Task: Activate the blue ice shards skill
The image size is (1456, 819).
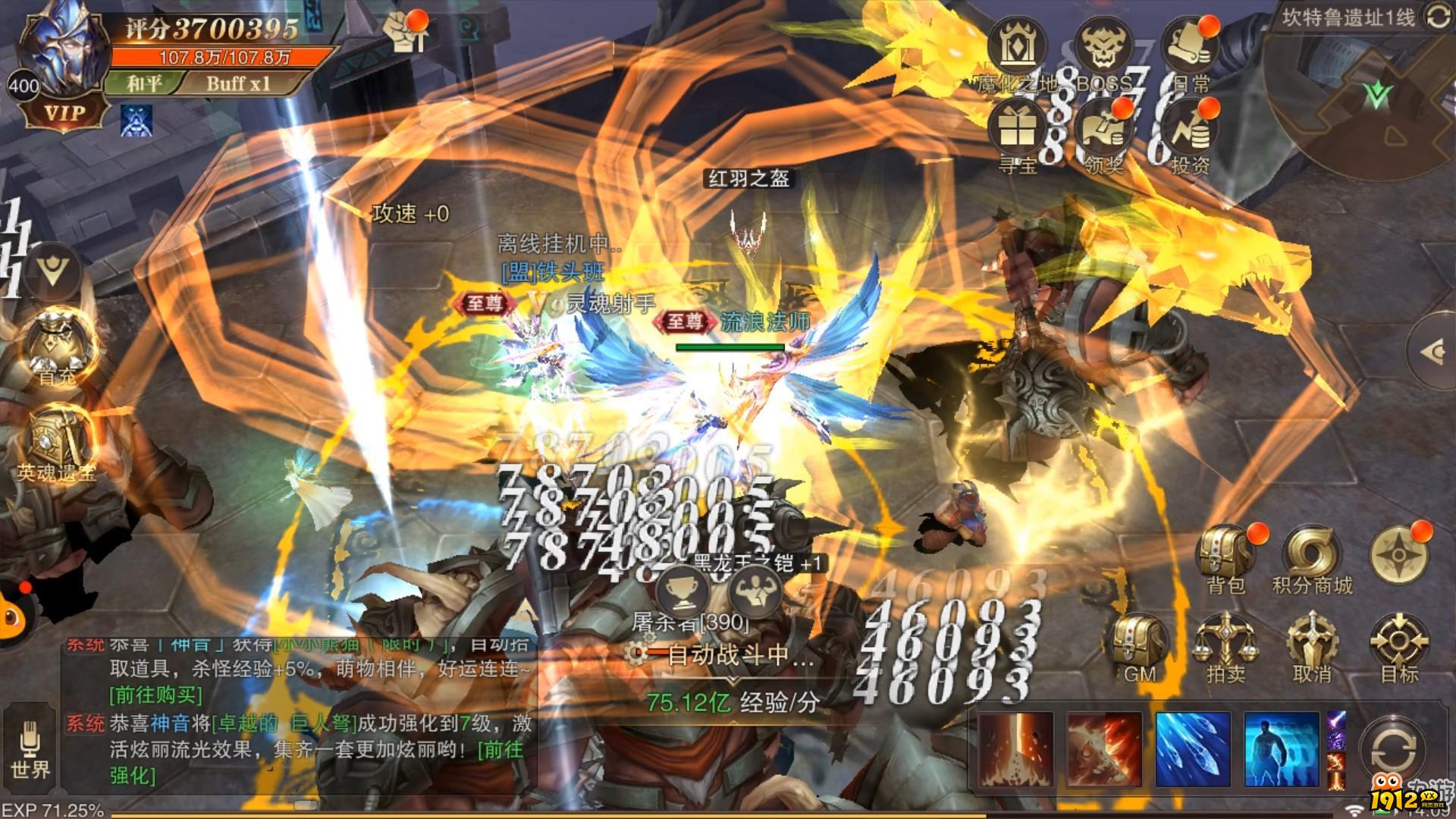Action: 1193,748
